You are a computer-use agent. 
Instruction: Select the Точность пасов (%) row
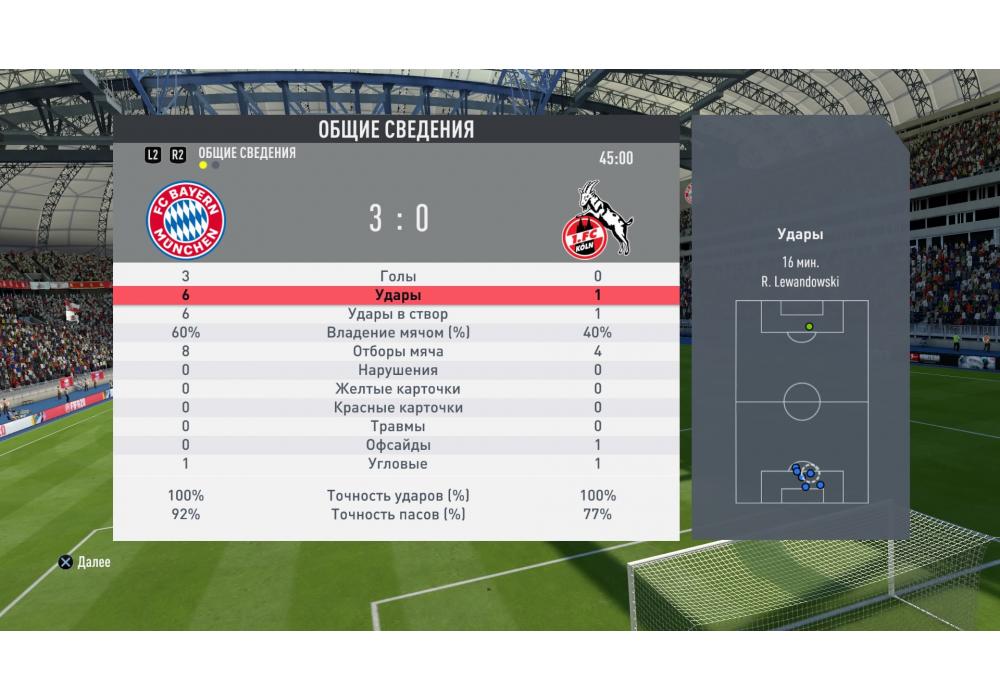pos(397,514)
